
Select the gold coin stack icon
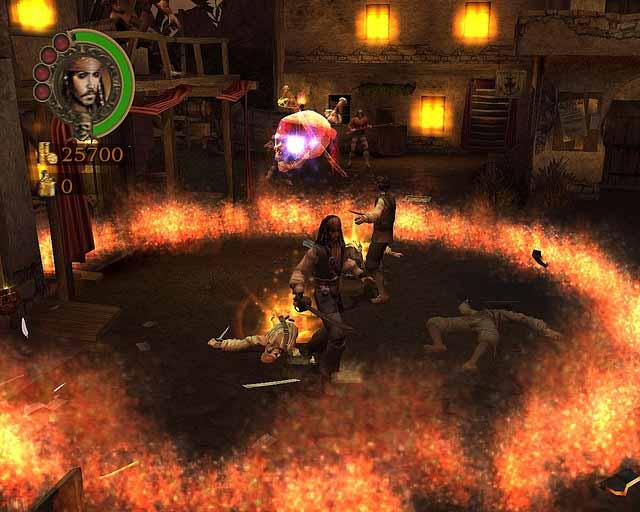(x=46, y=154)
